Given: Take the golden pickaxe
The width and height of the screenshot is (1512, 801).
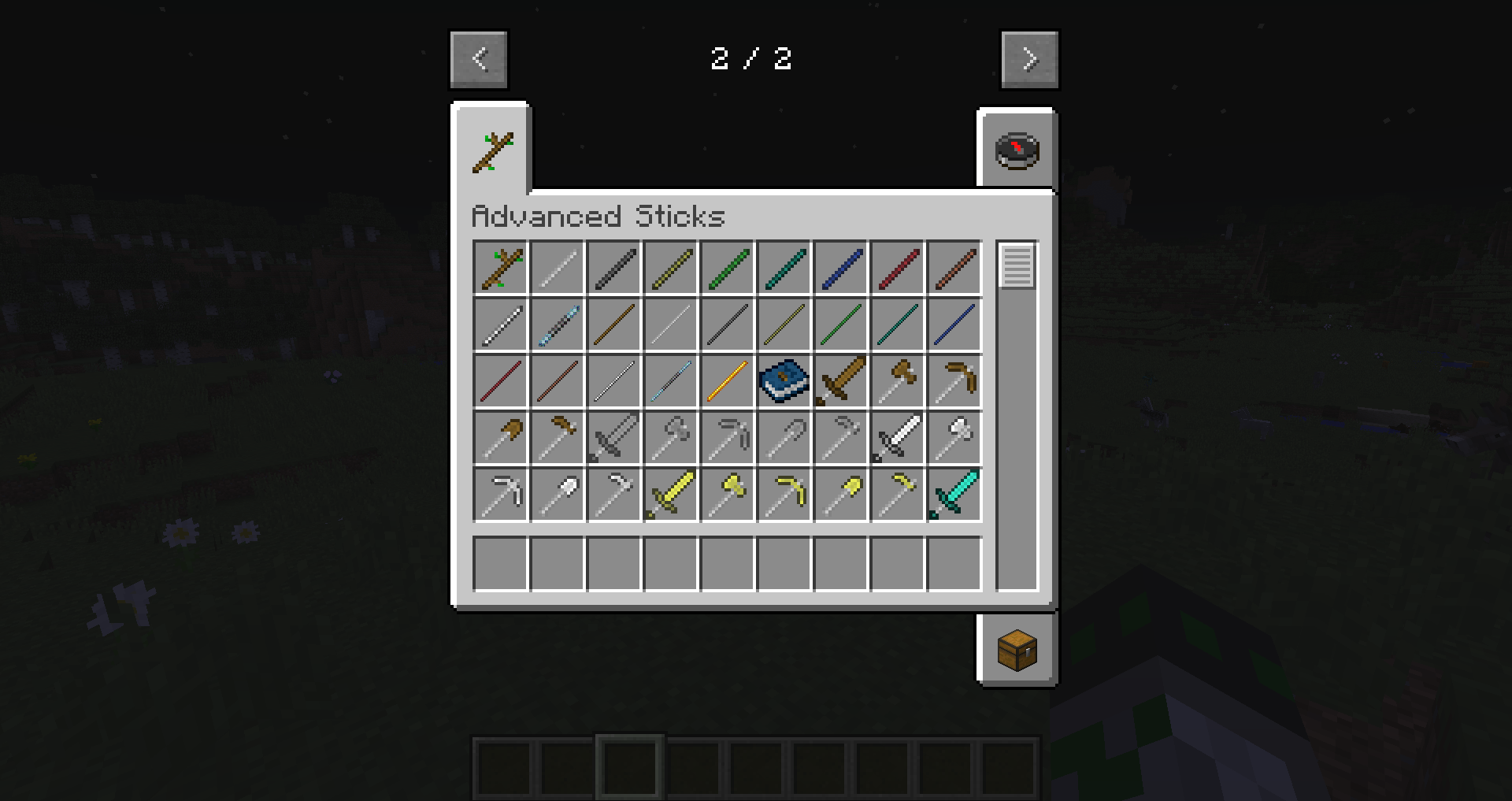Looking at the screenshot, I should tap(784, 495).
